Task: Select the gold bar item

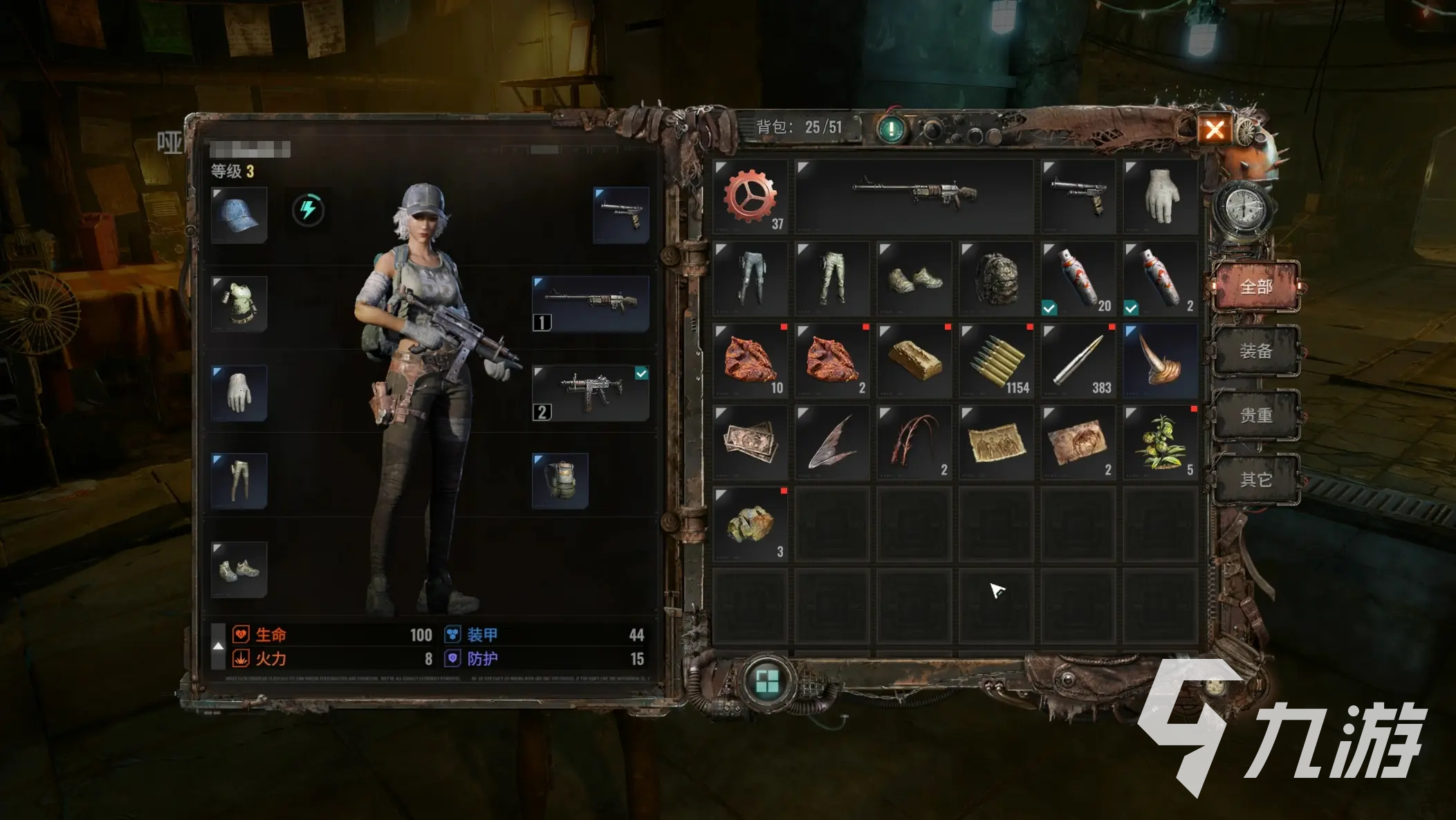Action: (914, 360)
